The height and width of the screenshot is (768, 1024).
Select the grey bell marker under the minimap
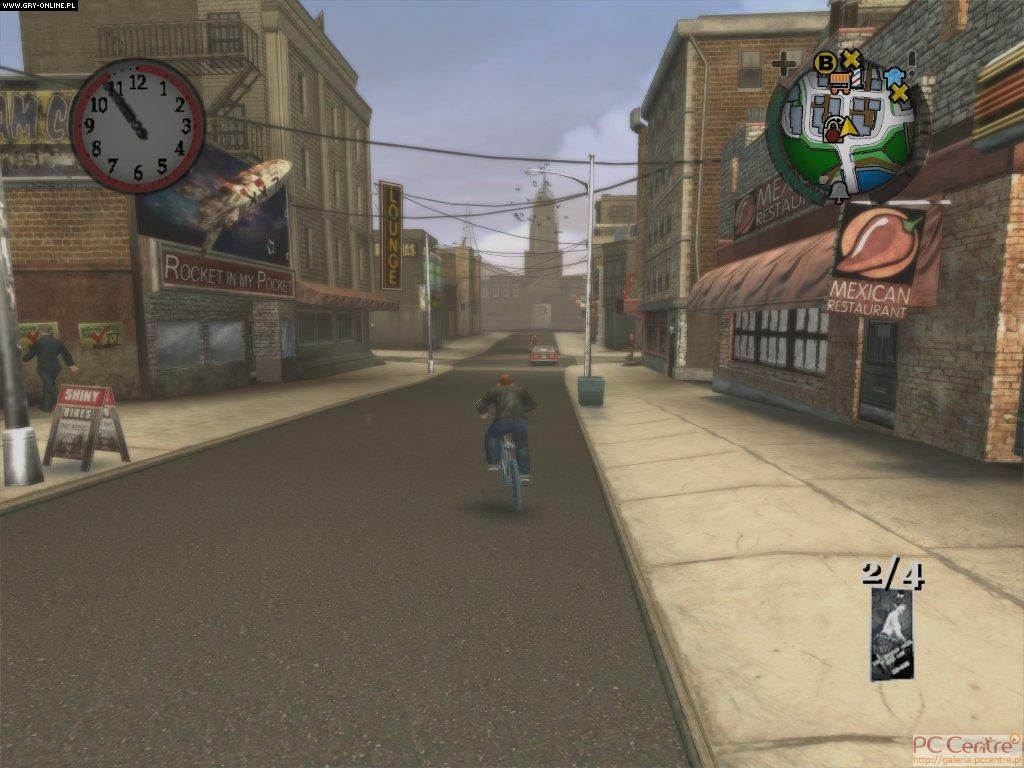[x=839, y=191]
